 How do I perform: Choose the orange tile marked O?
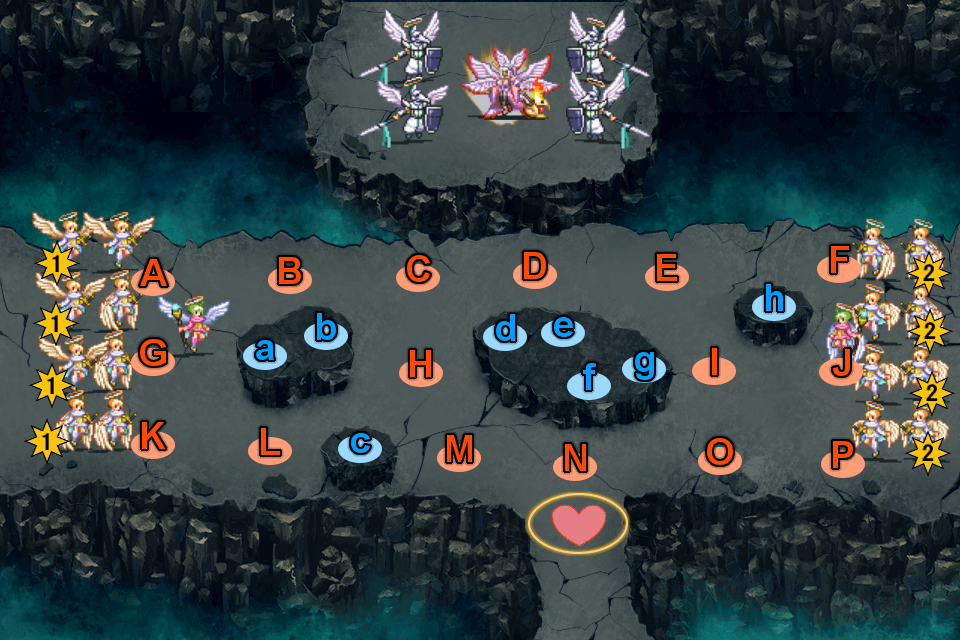[x=719, y=456]
